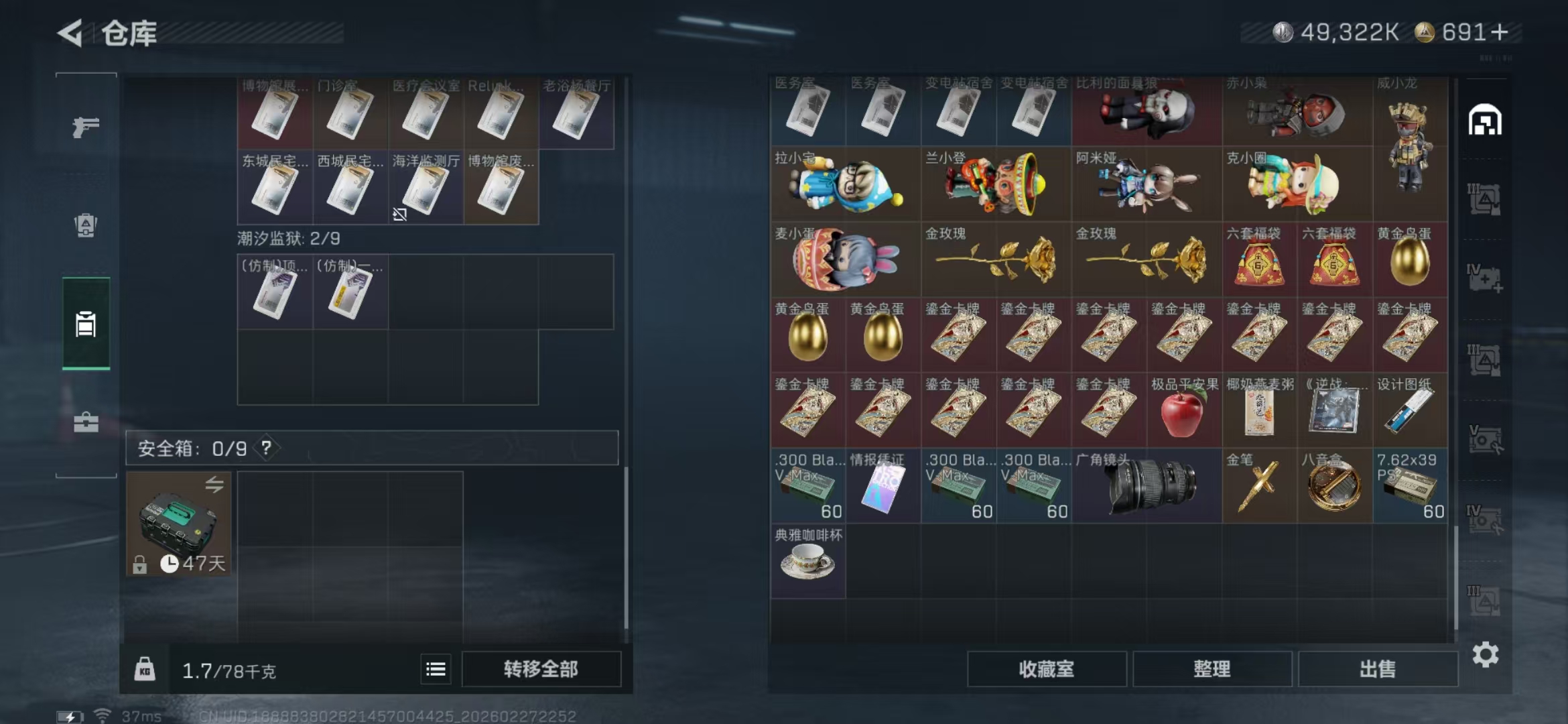Open the equipment bag tab in left sidebar
The image size is (1568, 724).
click(x=84, y=226)
